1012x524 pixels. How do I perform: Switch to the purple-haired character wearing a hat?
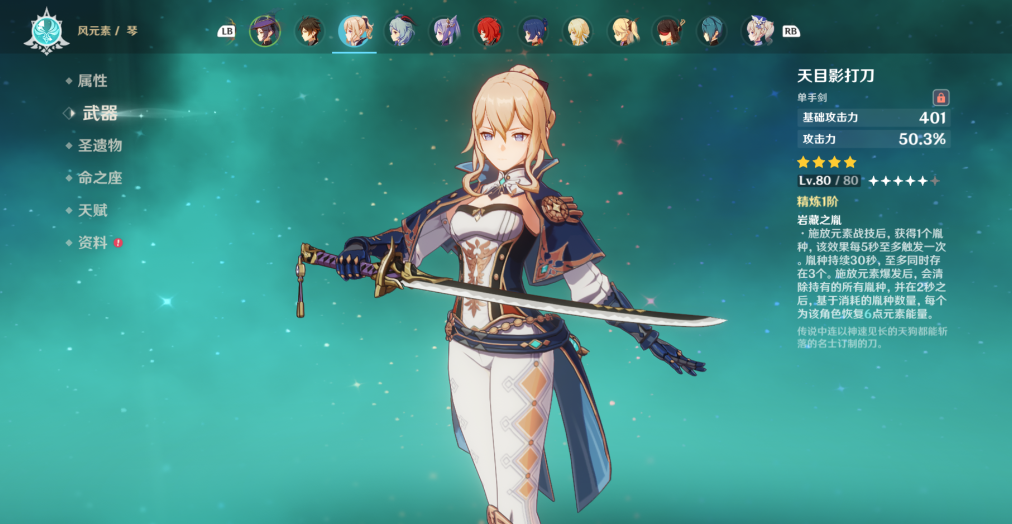[x=265, y=31]
